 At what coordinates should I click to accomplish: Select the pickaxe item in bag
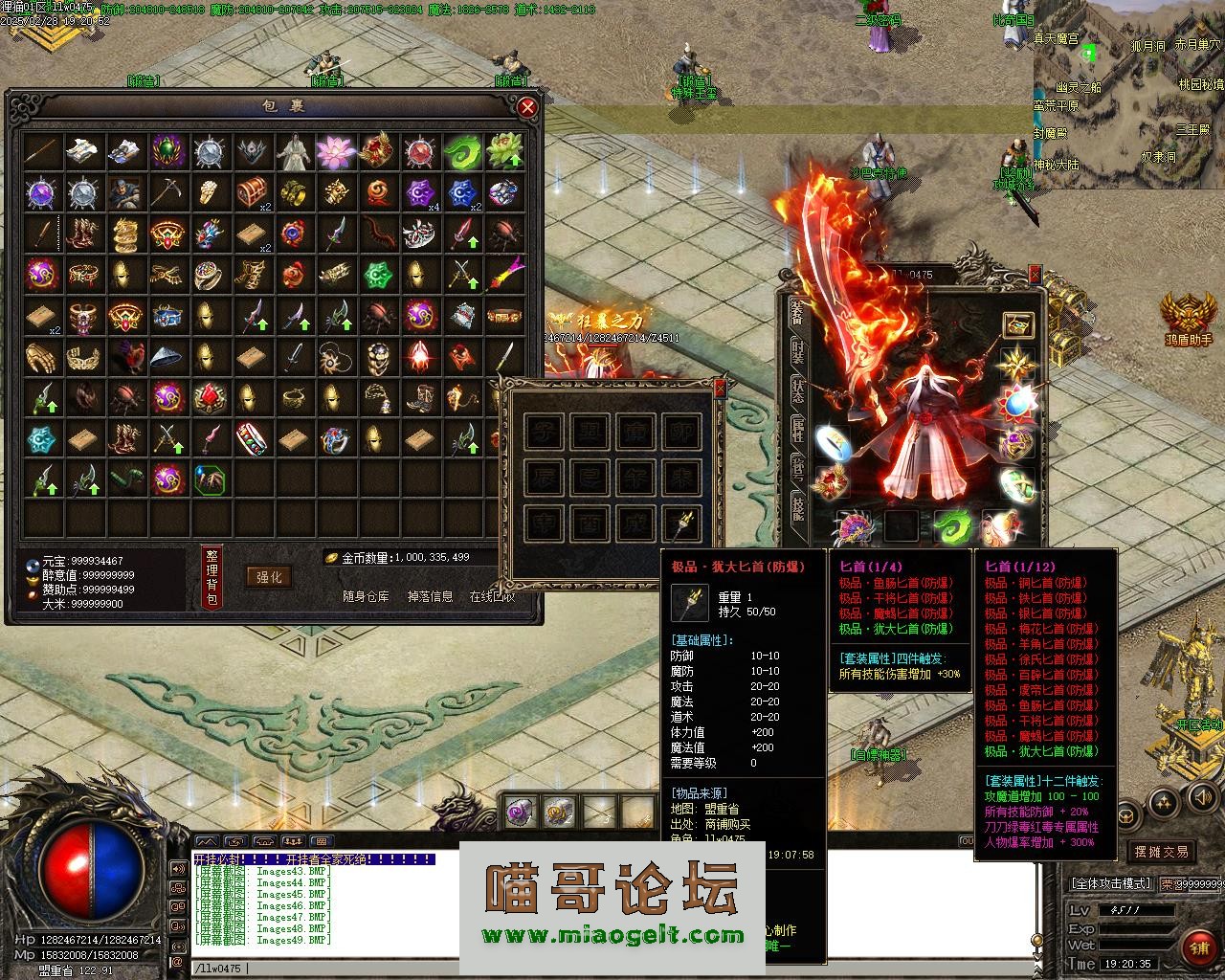(x=168, y=191)
